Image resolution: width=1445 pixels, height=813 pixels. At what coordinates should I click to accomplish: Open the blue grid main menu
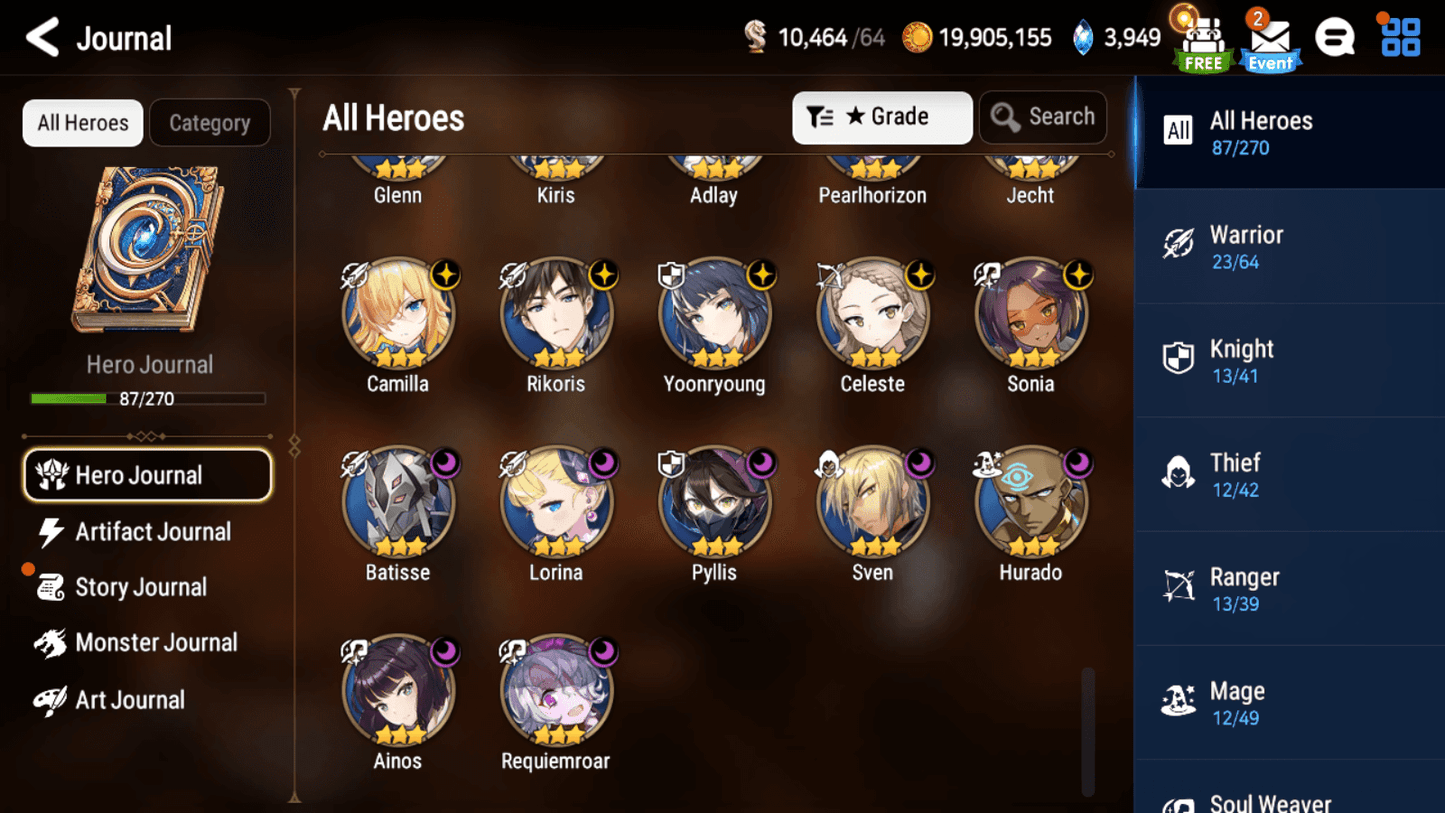pos(1400,38)
